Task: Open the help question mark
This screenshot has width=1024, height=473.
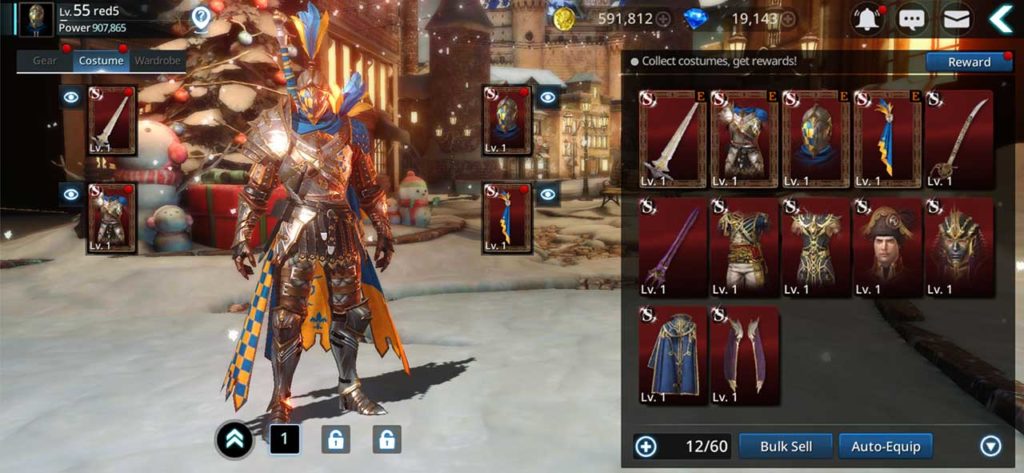Action: click(202, 16)
